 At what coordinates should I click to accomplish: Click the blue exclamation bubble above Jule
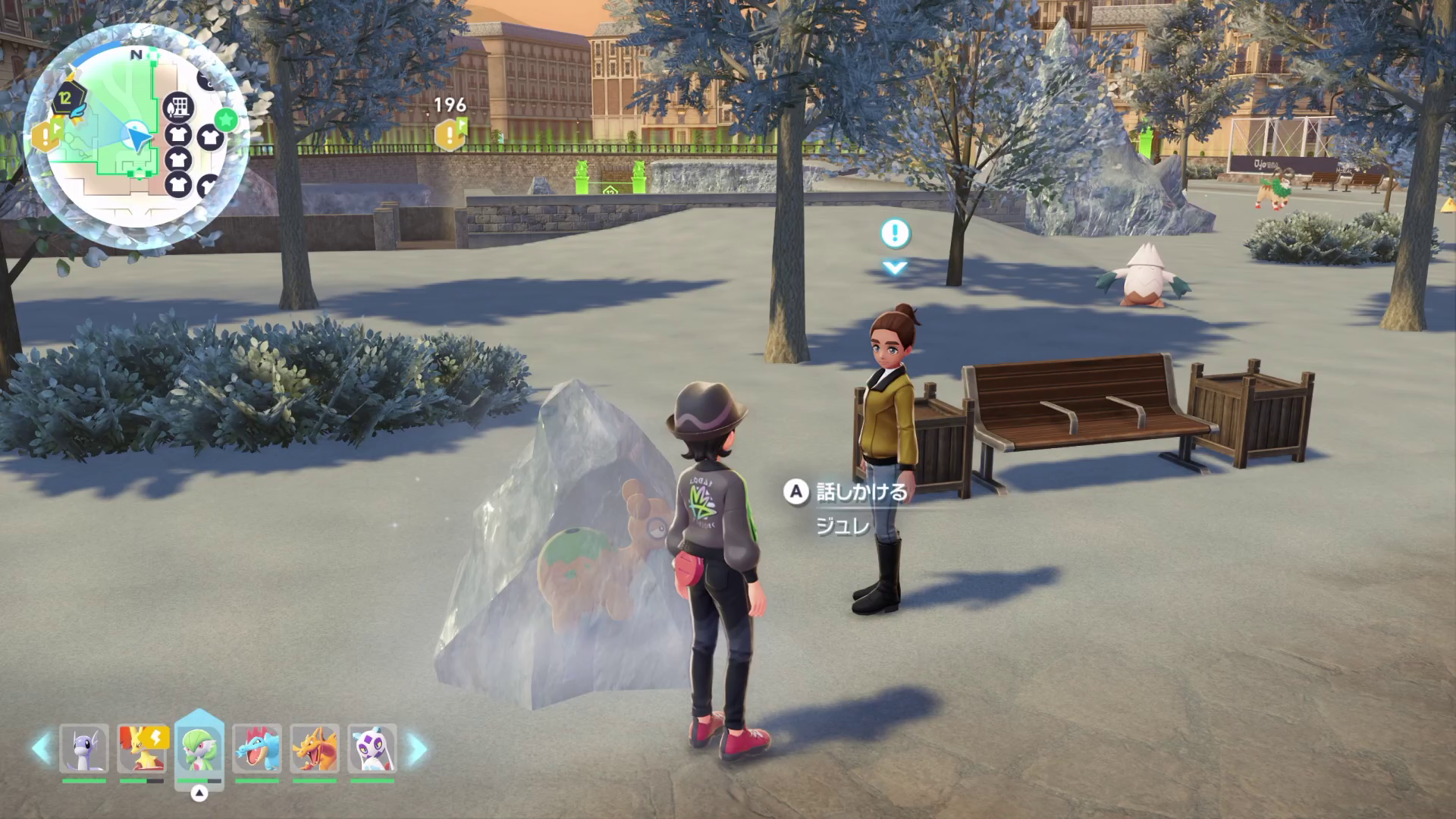pos(895,234)
